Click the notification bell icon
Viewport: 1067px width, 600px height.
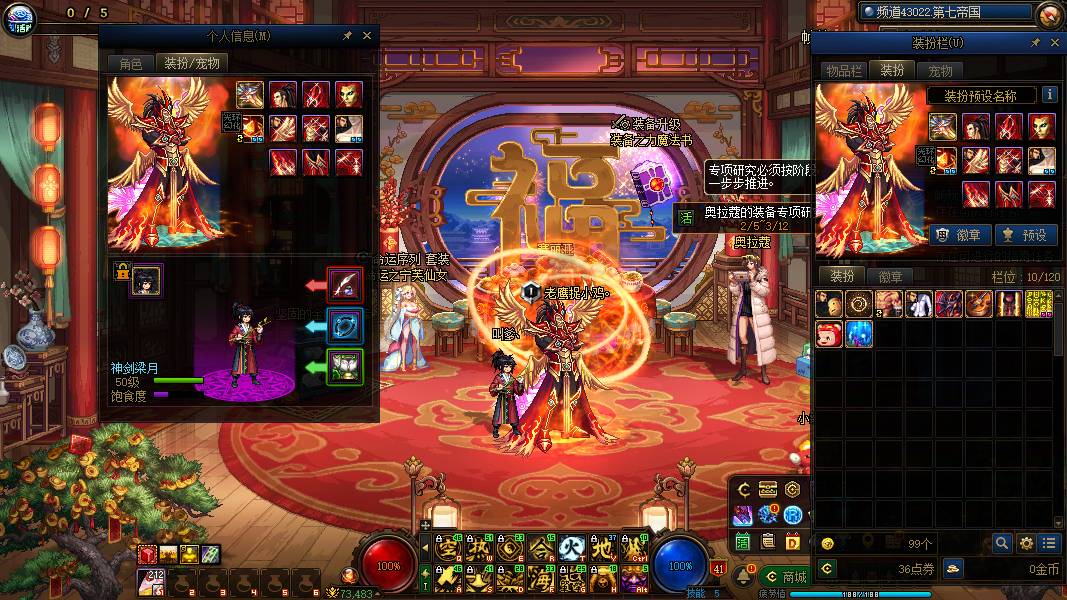pyautogui.click(x=744, y=577)
